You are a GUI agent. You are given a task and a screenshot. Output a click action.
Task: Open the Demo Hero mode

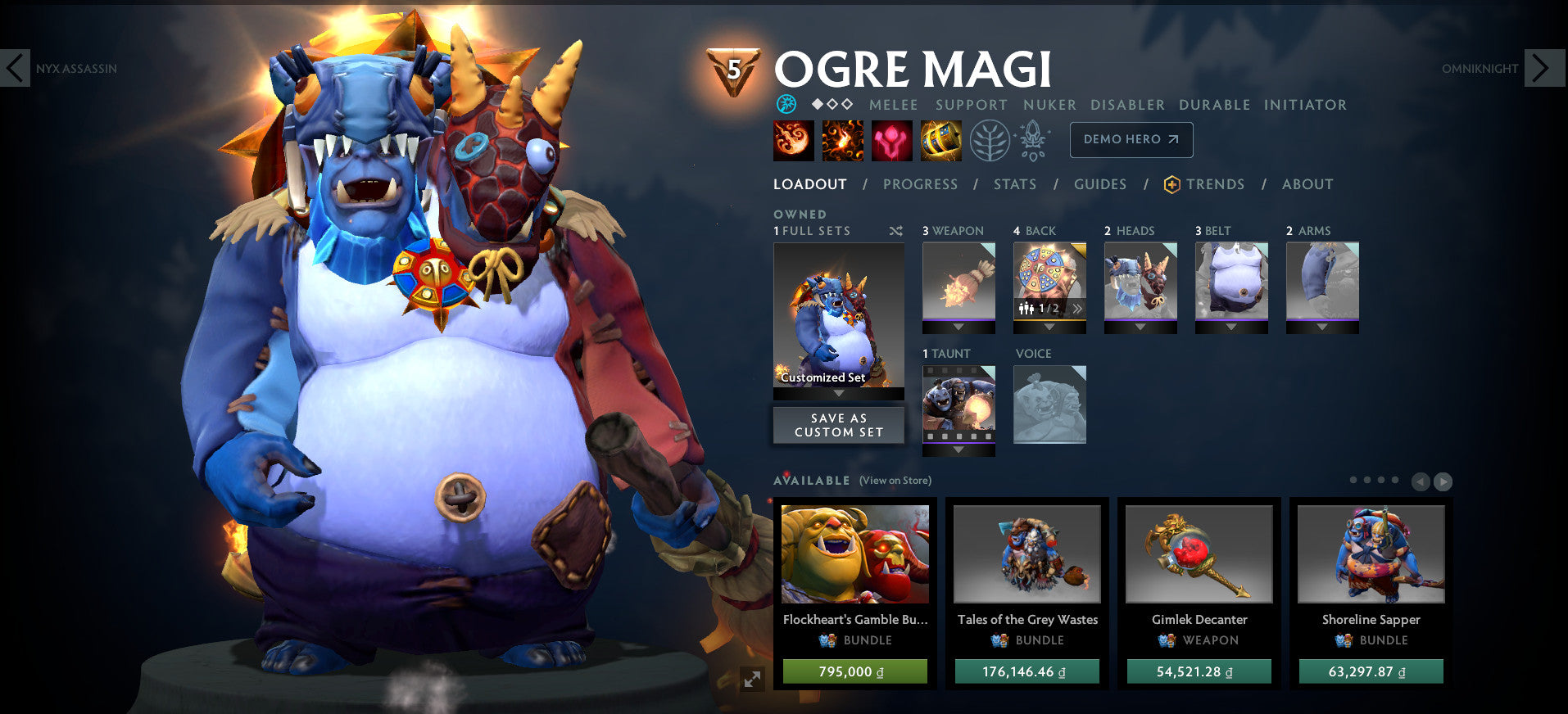(1131, 140)
